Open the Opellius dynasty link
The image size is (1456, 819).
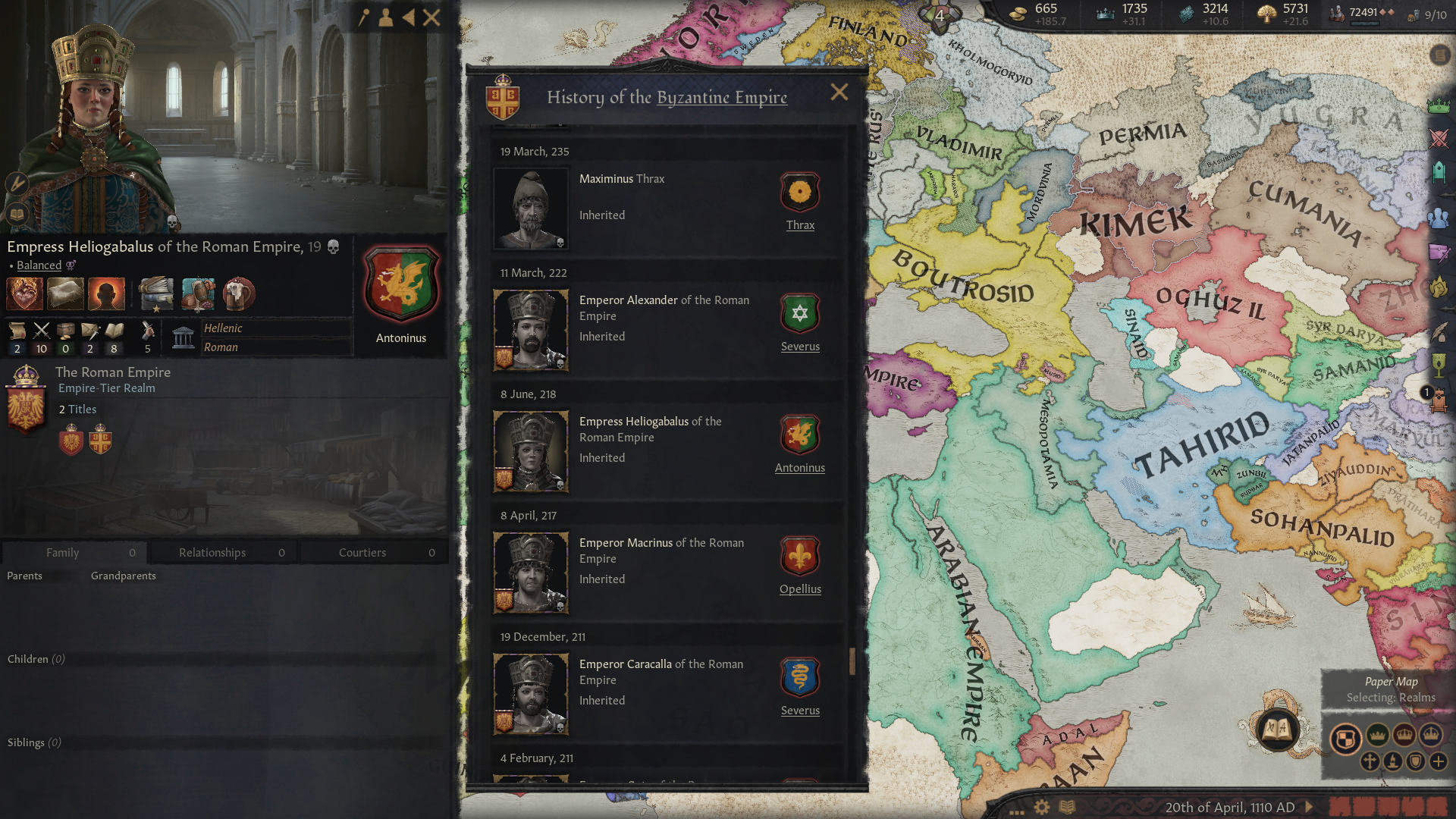[800, 589]
